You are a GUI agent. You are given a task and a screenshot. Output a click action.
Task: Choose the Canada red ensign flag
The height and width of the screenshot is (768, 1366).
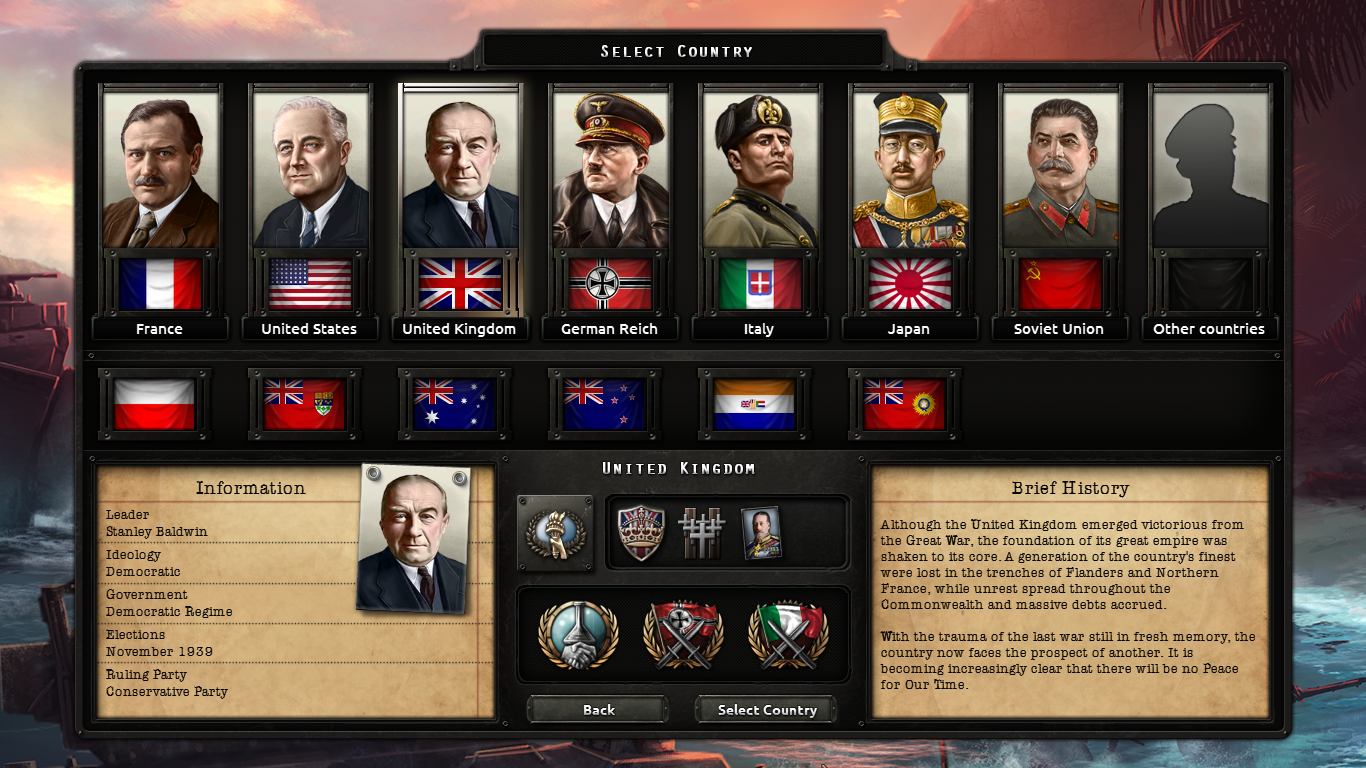point(304,404)
